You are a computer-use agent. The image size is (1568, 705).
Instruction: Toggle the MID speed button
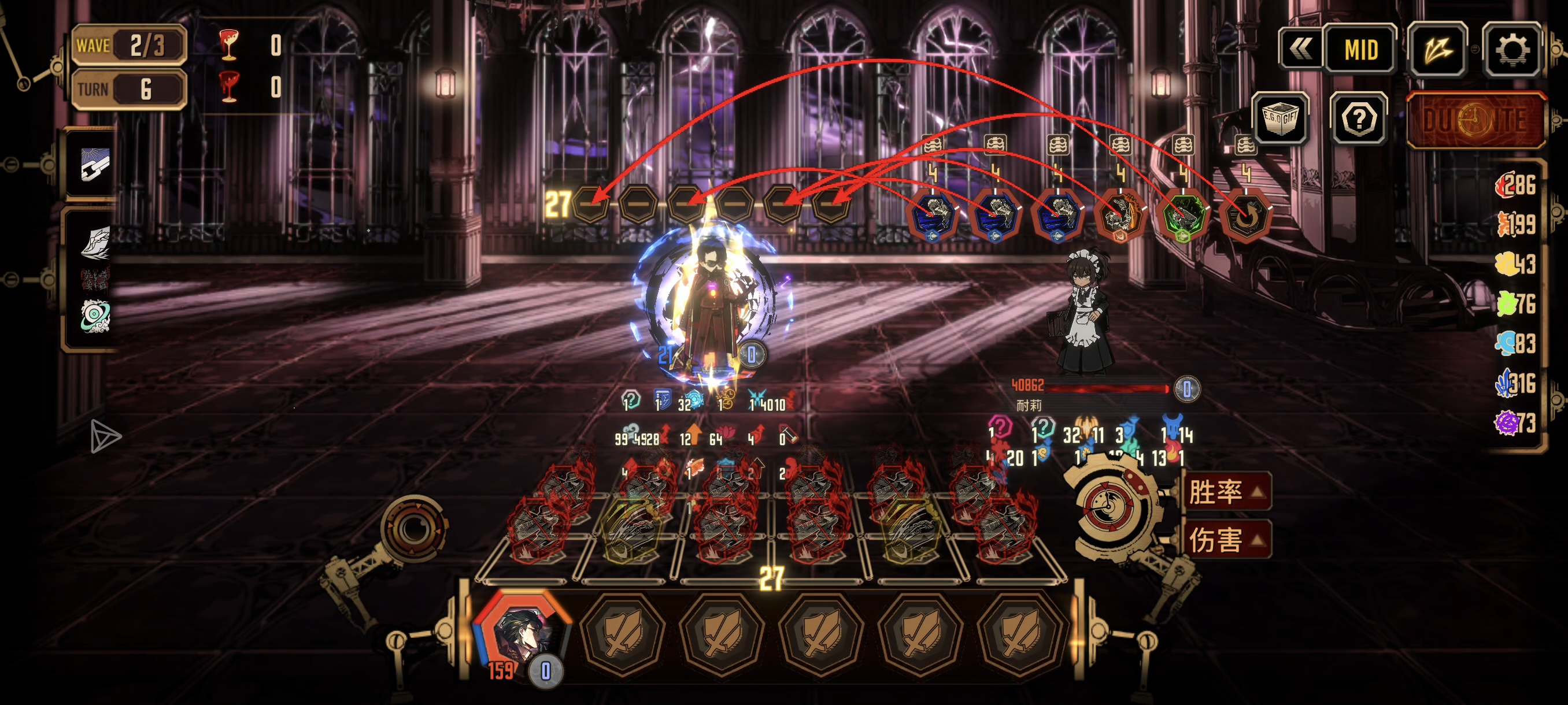point(1360,50)
